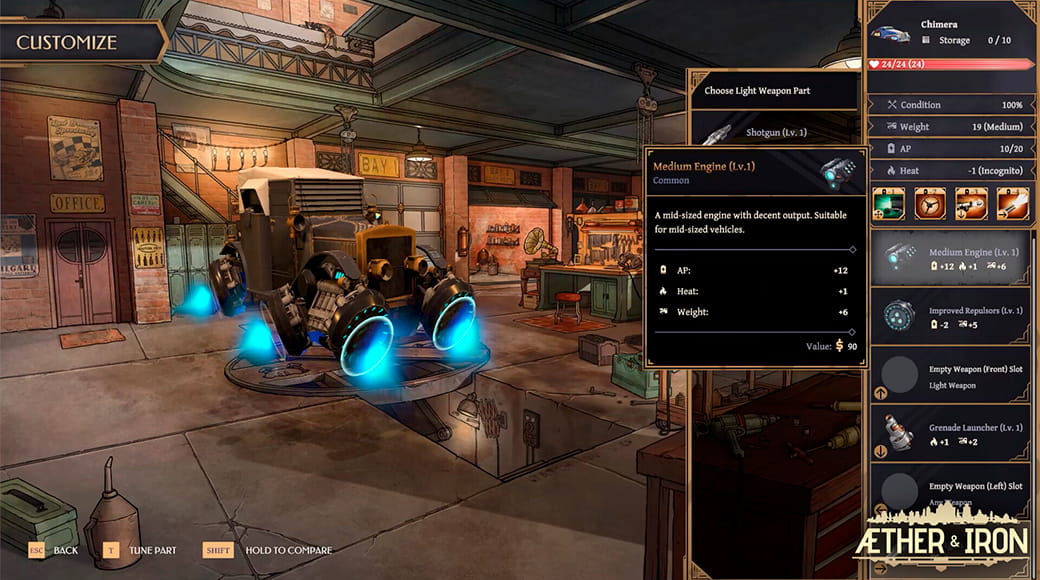
Task: Select the grenade launcher ability icon
Action: click(970, 203)
